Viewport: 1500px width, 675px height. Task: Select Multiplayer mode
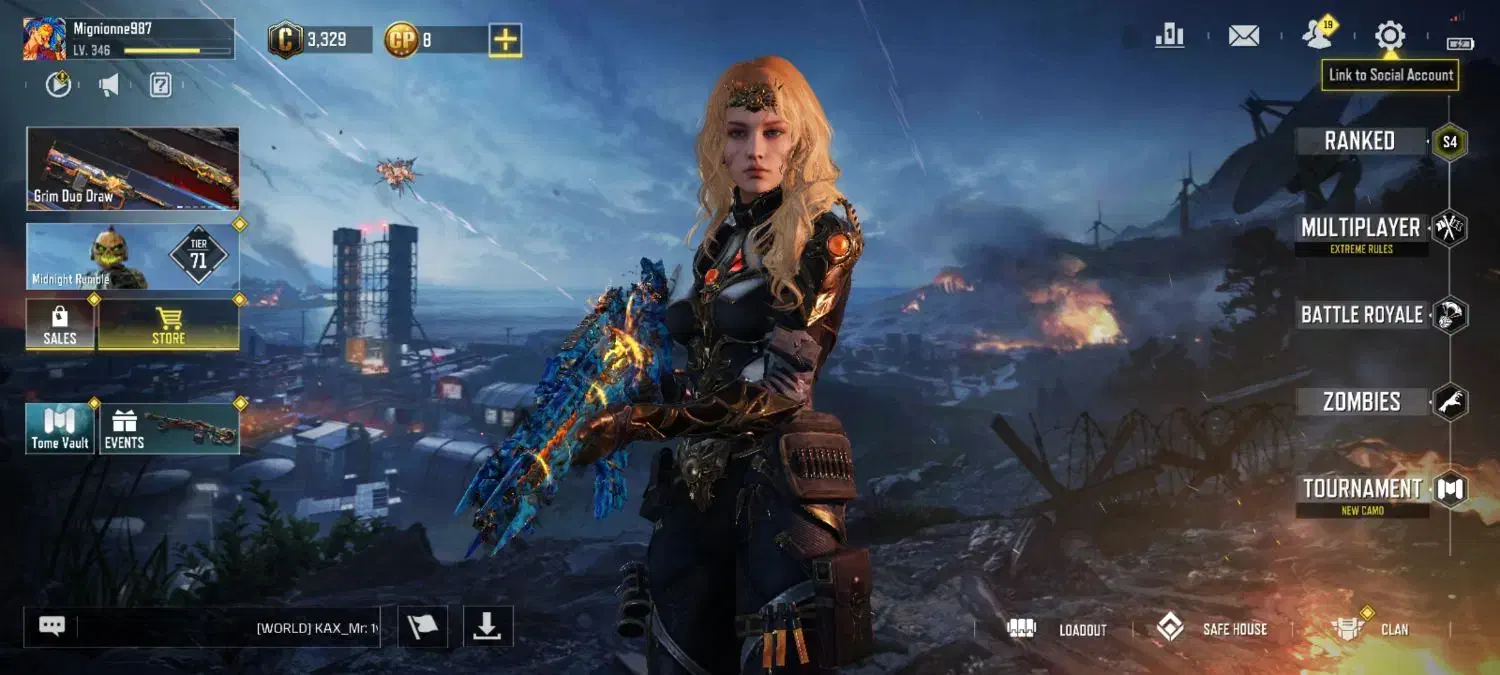[1360, 228]
